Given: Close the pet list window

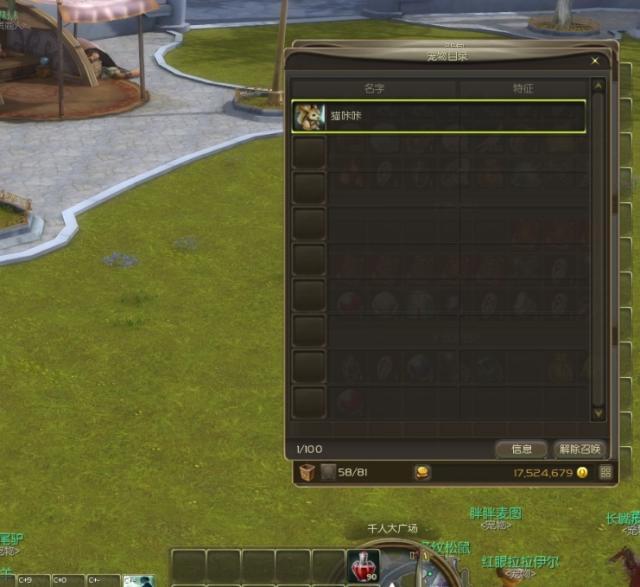Looking at the screenshot, I should [595, 61].
